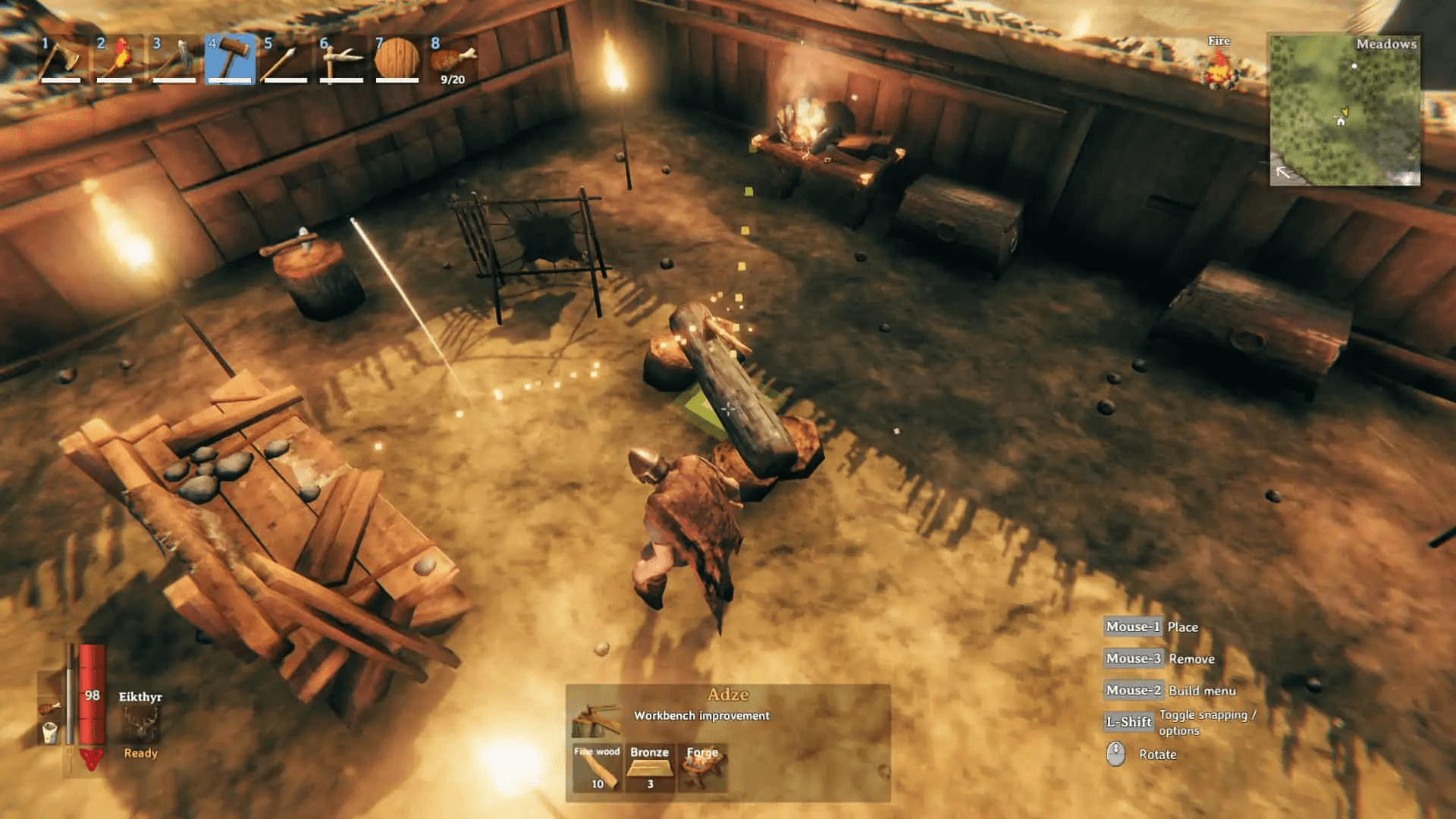Click the Rotate mouse wheel indicator
1456x819 pixels.
1115,755
